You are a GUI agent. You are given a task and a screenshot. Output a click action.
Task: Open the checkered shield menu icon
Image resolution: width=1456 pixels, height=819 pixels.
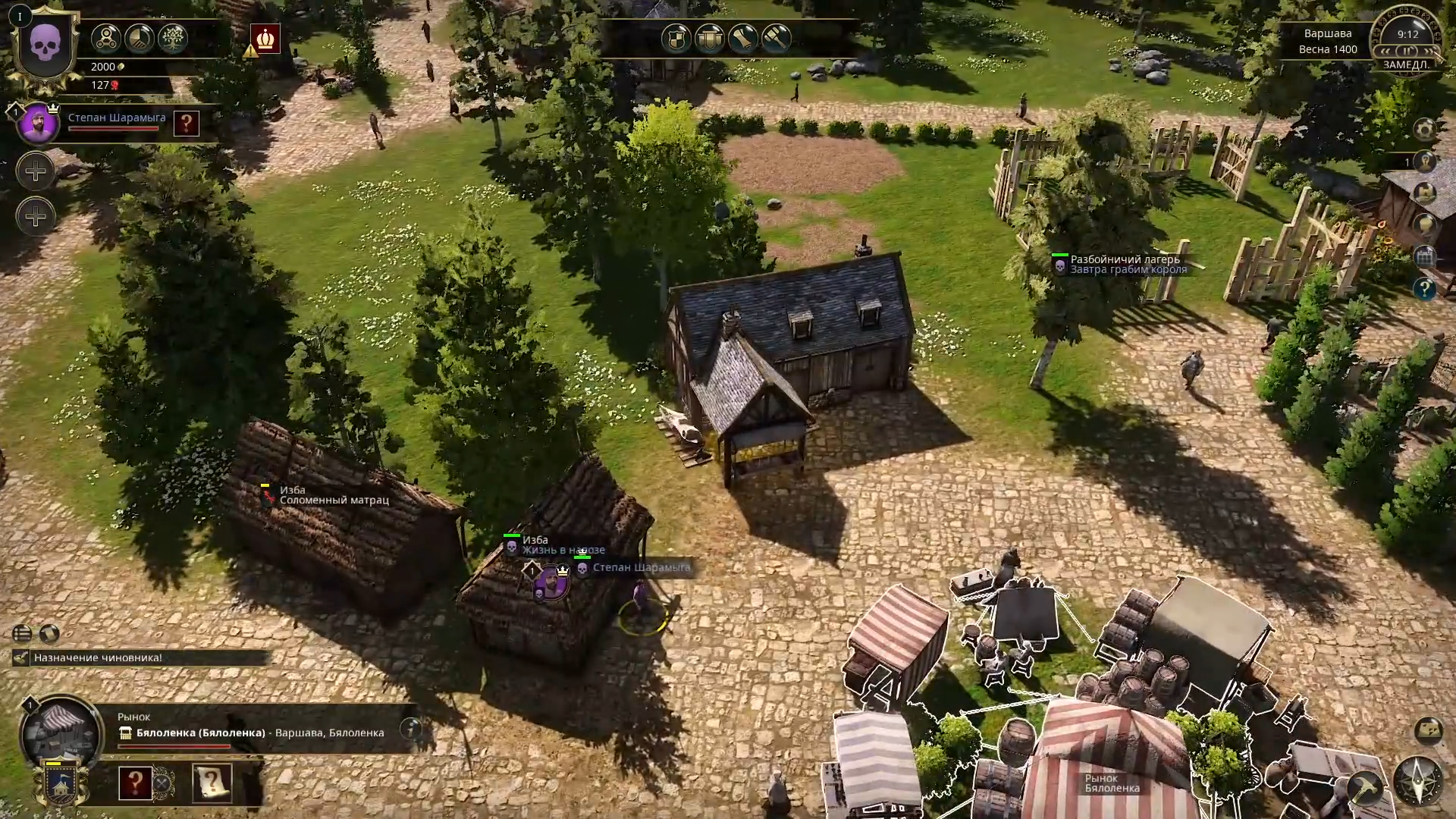pyautogui.click(x=676, y=39)
